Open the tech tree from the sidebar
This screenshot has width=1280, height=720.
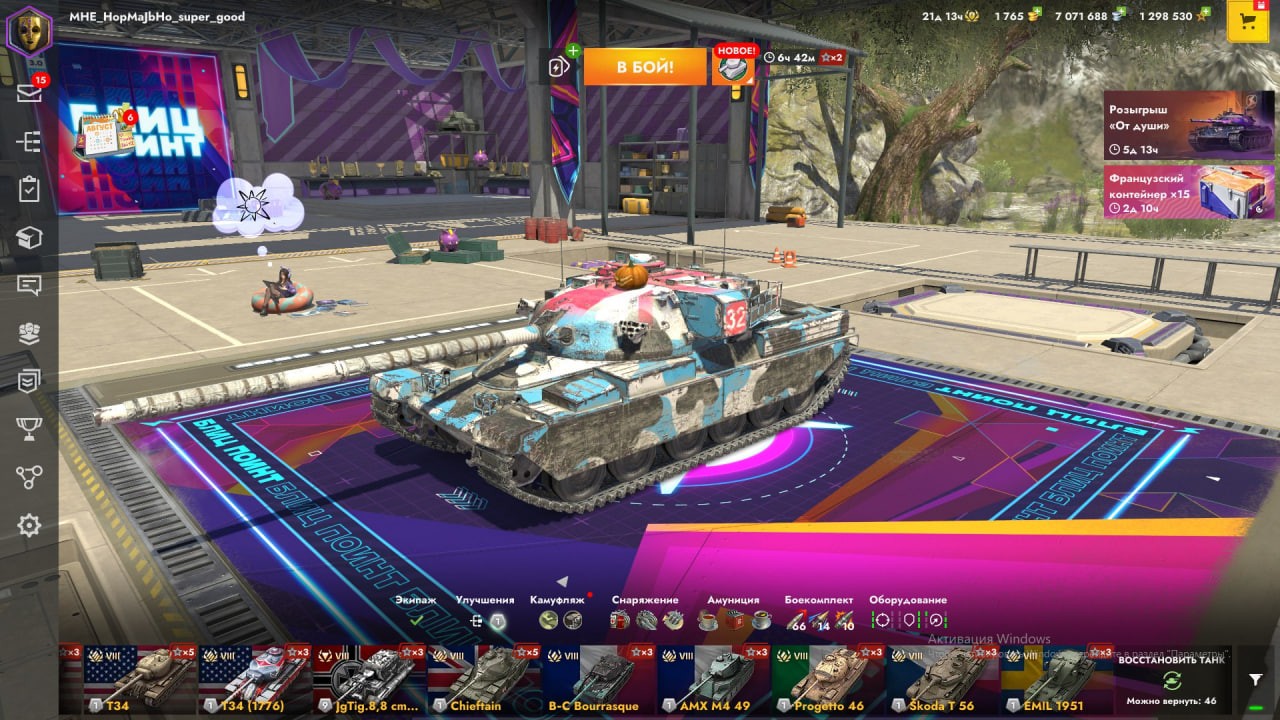(29, 141)
